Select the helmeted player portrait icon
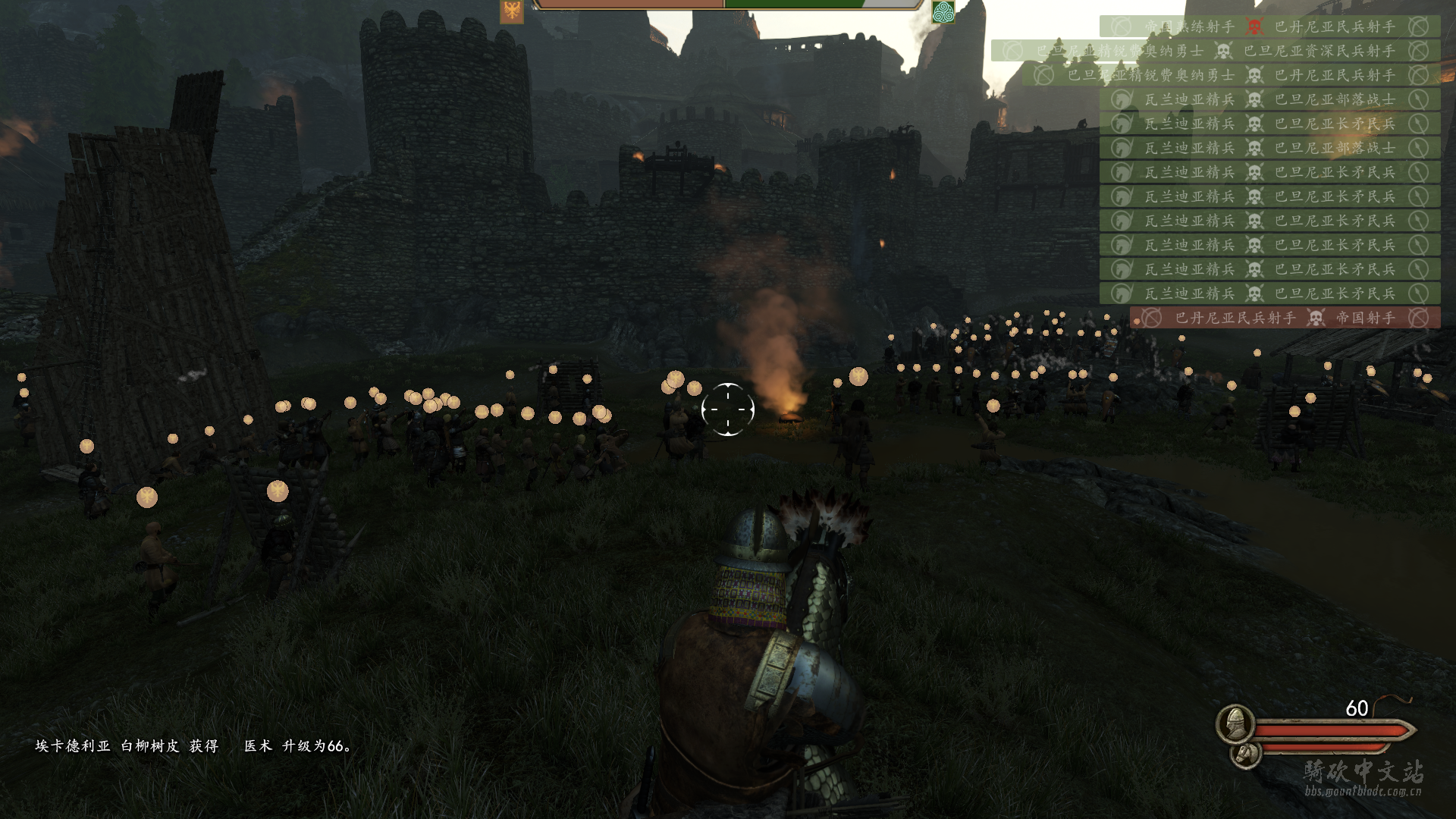 (1234, 723)
